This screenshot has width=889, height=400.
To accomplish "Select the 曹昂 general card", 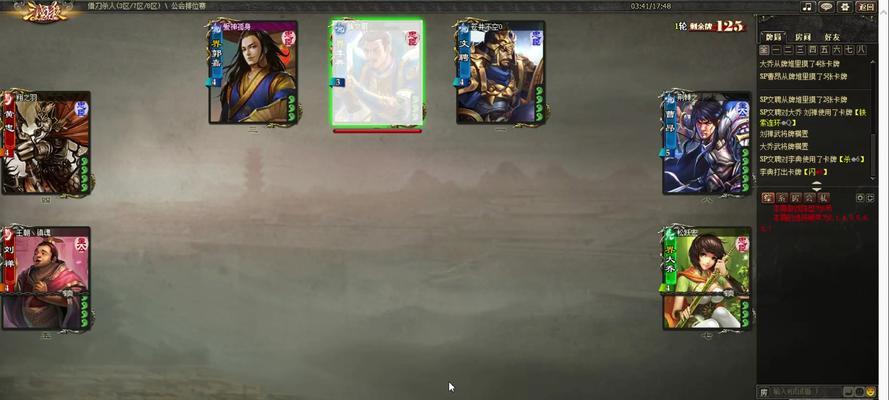I will (x=706, y=143).
